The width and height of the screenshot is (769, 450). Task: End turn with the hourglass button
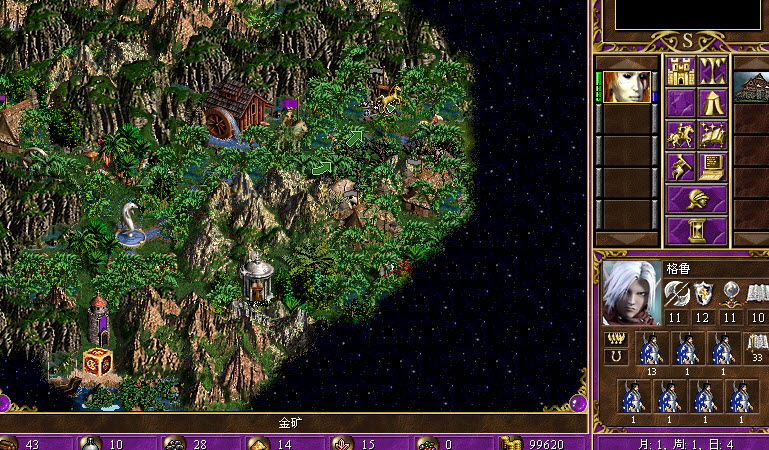(697, 231)
